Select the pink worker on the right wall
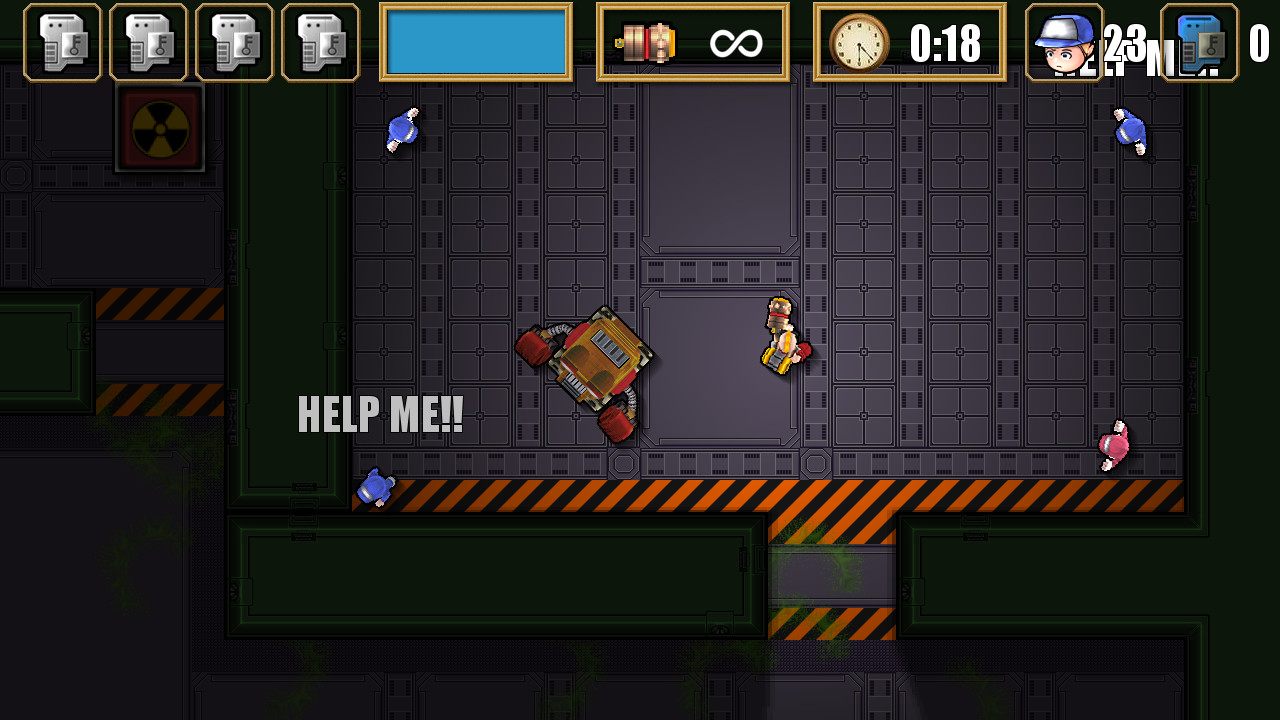The width and height of the screenshot is (1280, 720). (x=1112, y=445)
